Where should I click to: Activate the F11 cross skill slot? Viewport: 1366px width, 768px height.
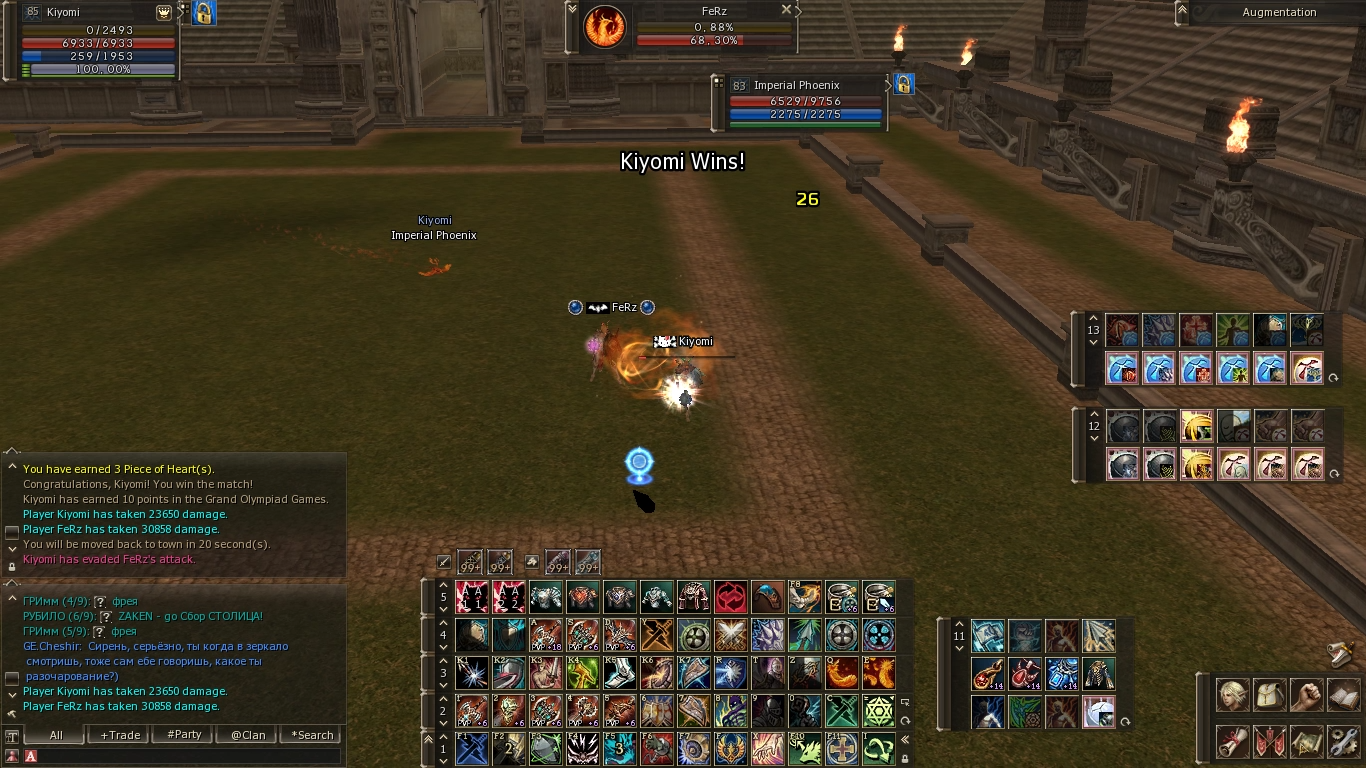[x=842, y=749]
